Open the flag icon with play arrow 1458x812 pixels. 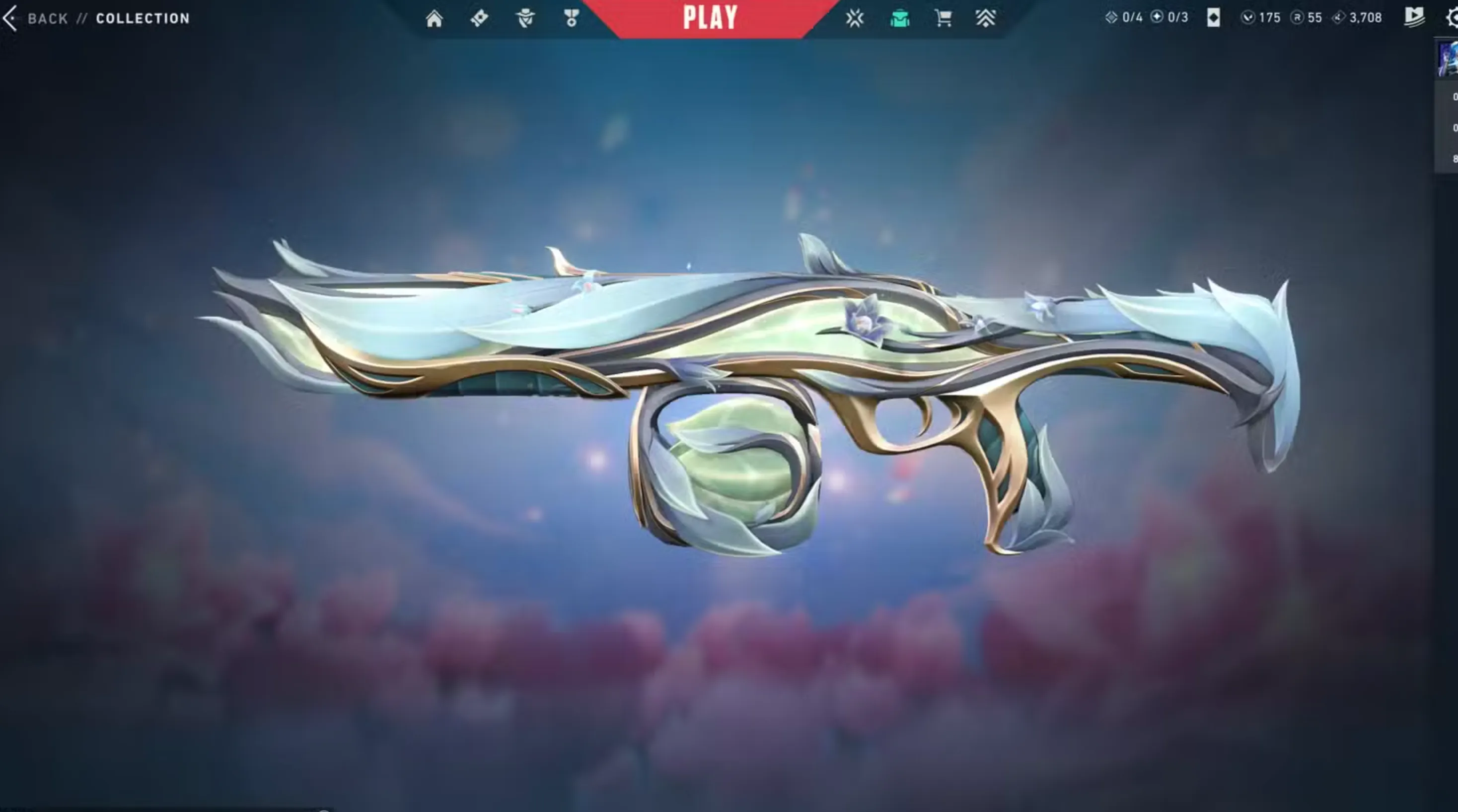1414,17
